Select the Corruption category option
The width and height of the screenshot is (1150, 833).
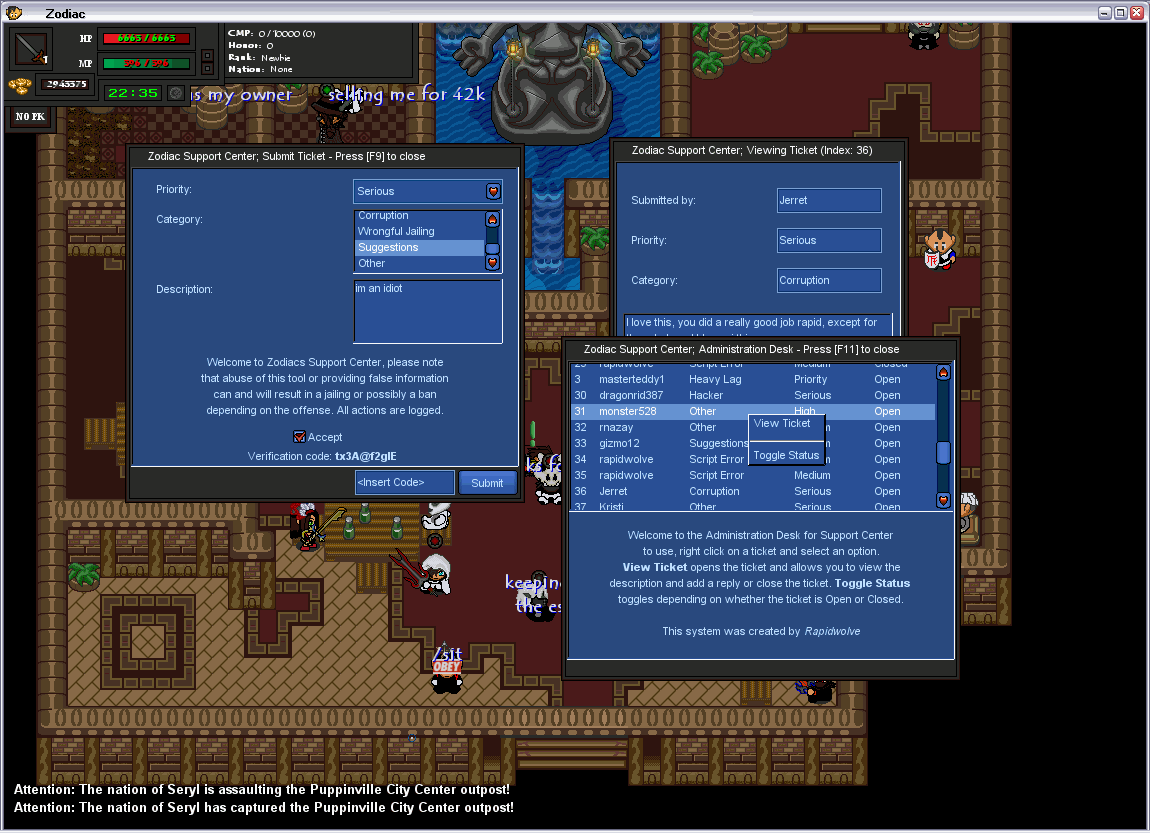click(x=420, y=216)
